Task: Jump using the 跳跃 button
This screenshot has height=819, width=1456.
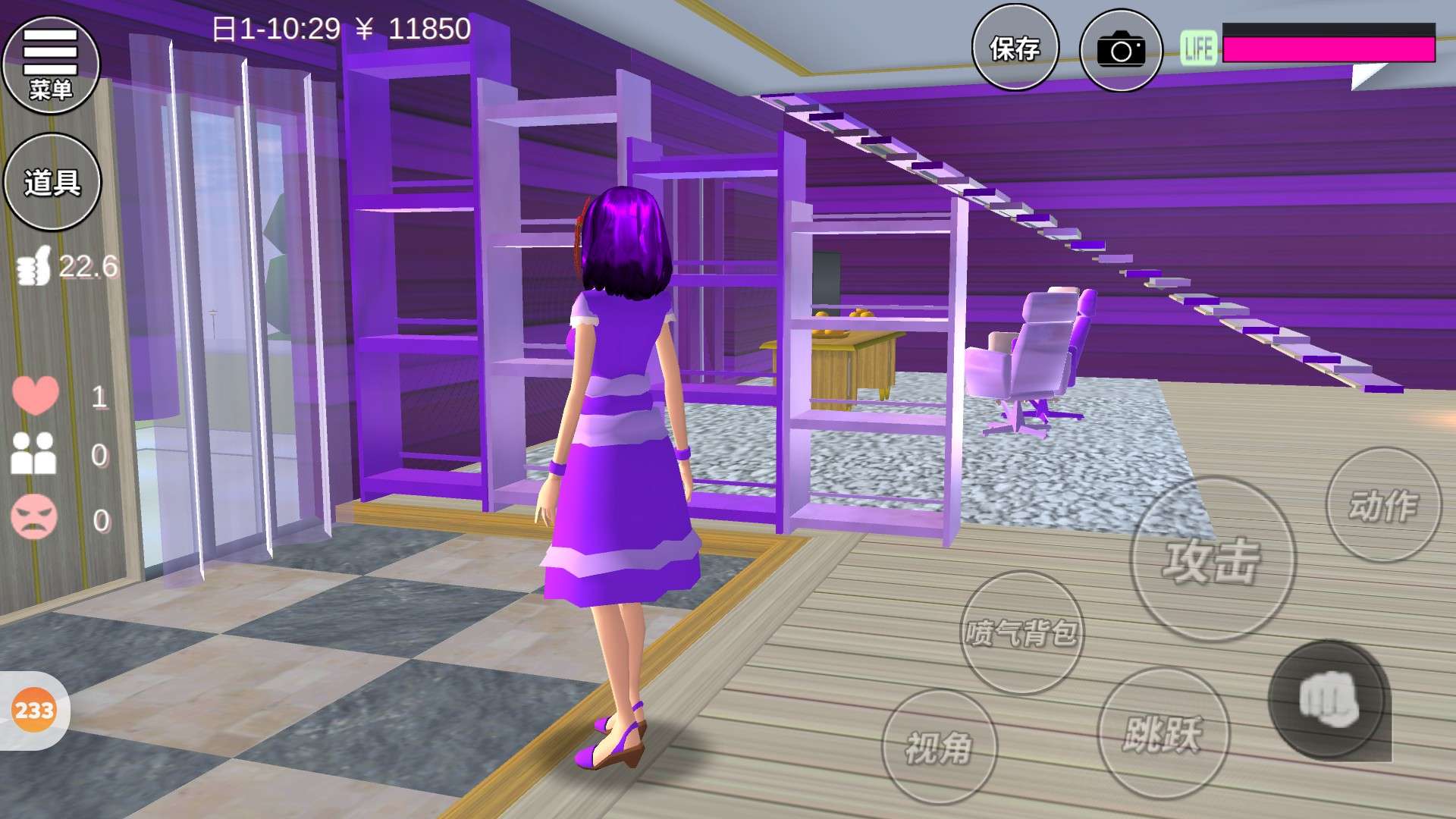Action: coord(1163,733)
